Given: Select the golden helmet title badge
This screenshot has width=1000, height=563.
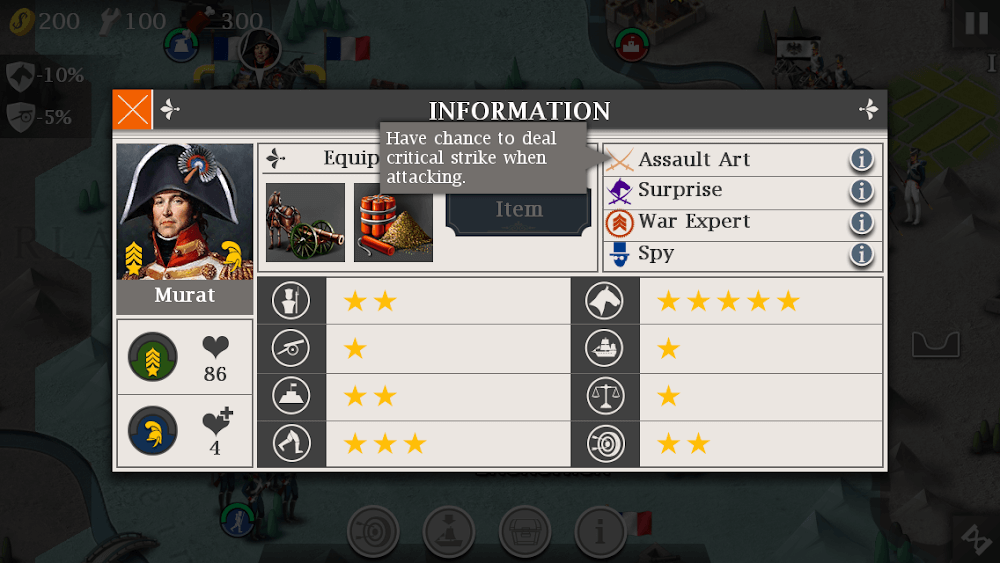Looking at the screenshot, I should click(153, 431).
